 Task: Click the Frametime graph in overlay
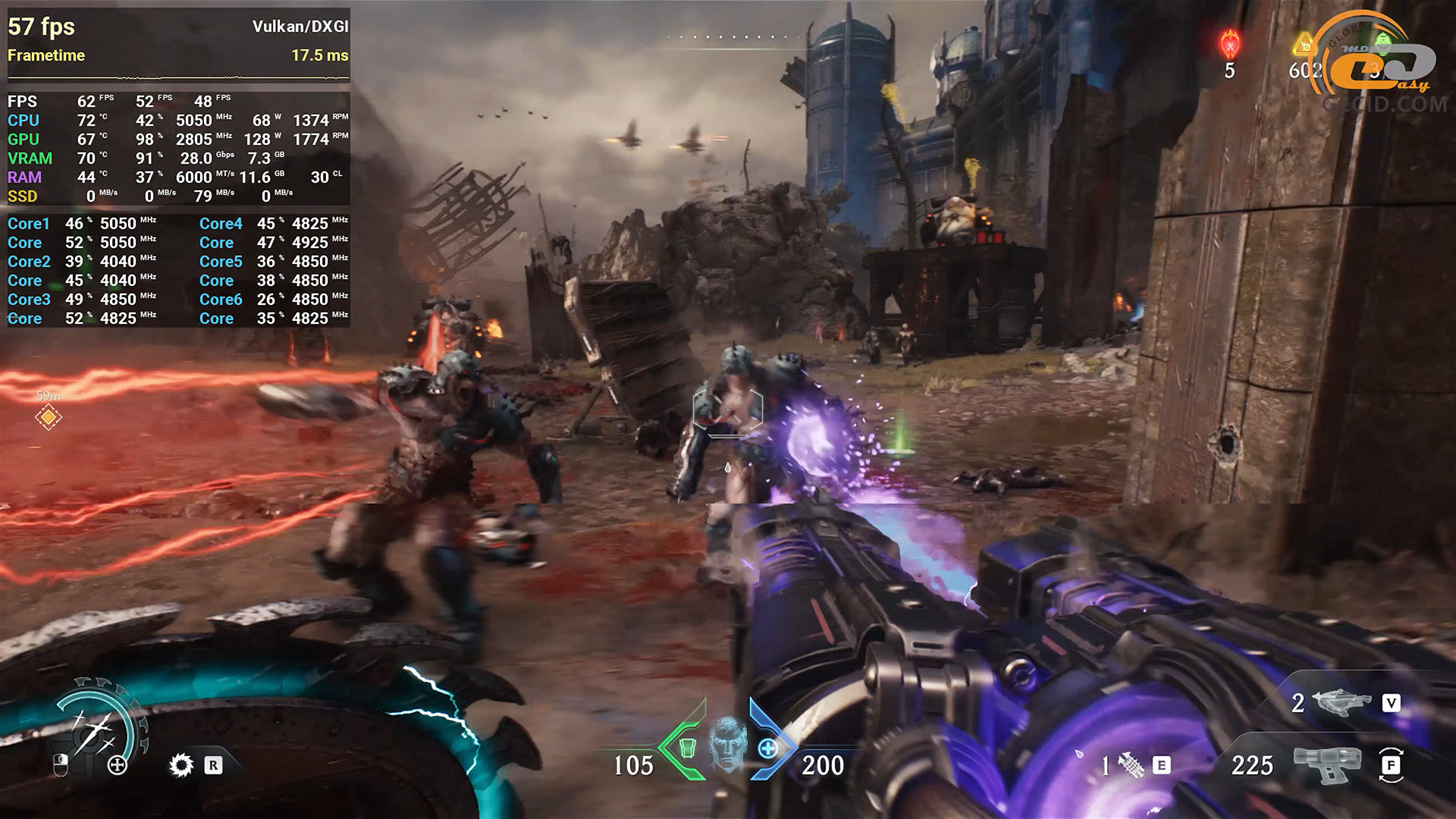[x=178, y=77]
